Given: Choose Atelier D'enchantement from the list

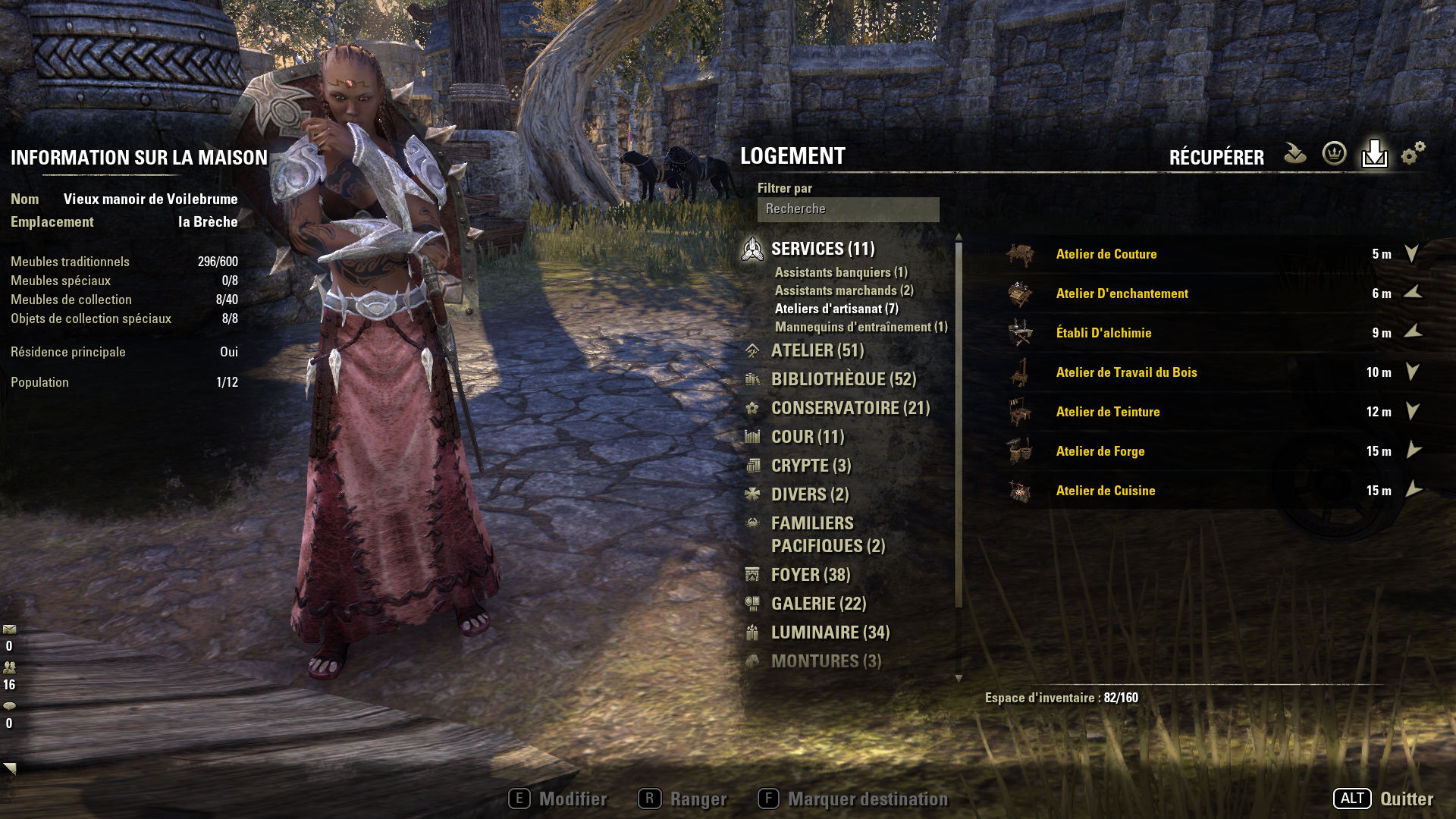Looking at the screenshot, I should [x=1122, y=294].
